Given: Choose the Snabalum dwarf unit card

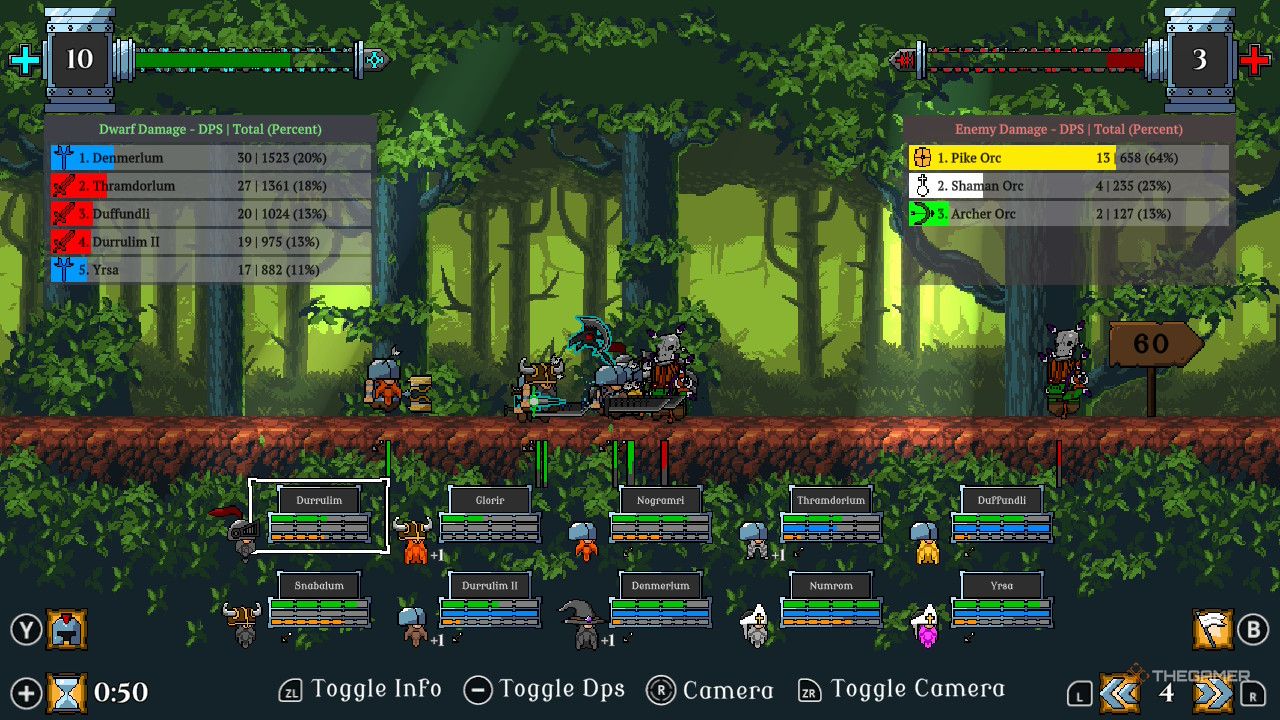Looking at the screenshot, I should click(x=319, y=600).
